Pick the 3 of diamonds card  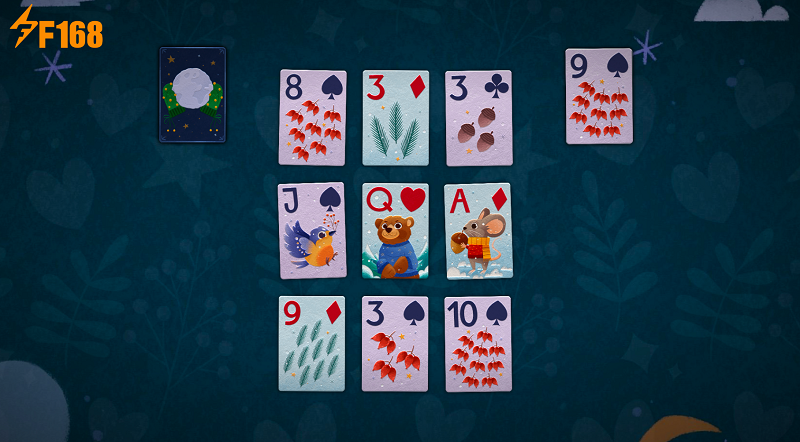[395, 117]
